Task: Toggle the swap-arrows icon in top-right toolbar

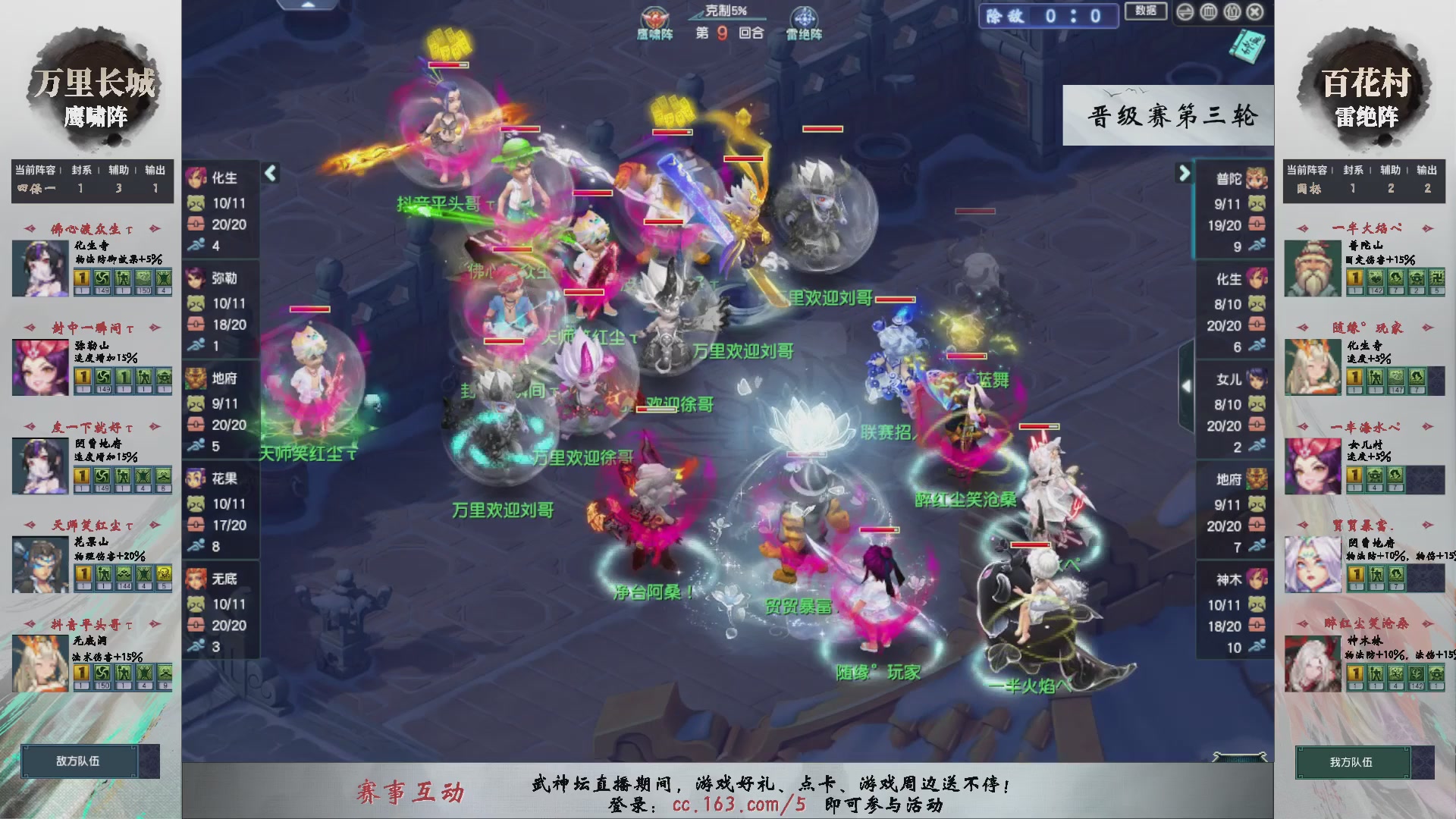Action: tap(1185, 12)
